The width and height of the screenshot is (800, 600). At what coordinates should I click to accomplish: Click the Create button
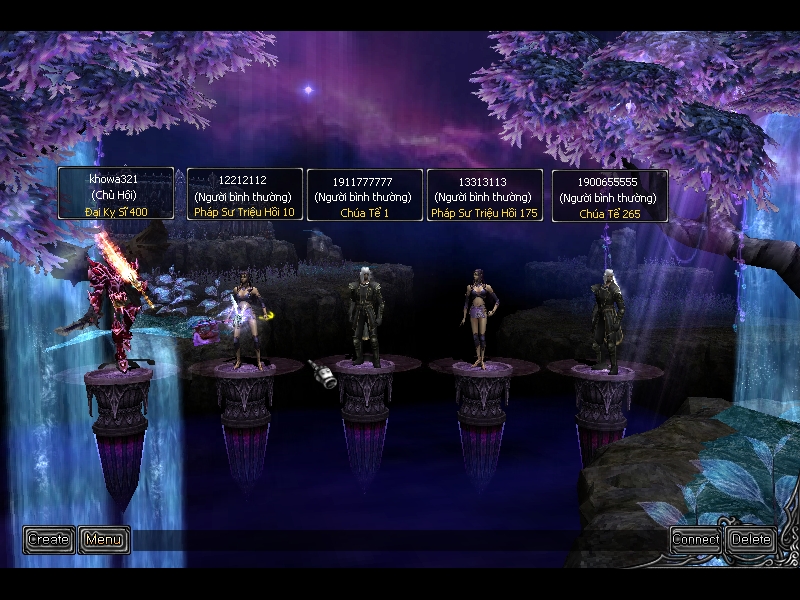tap(48, 540)
